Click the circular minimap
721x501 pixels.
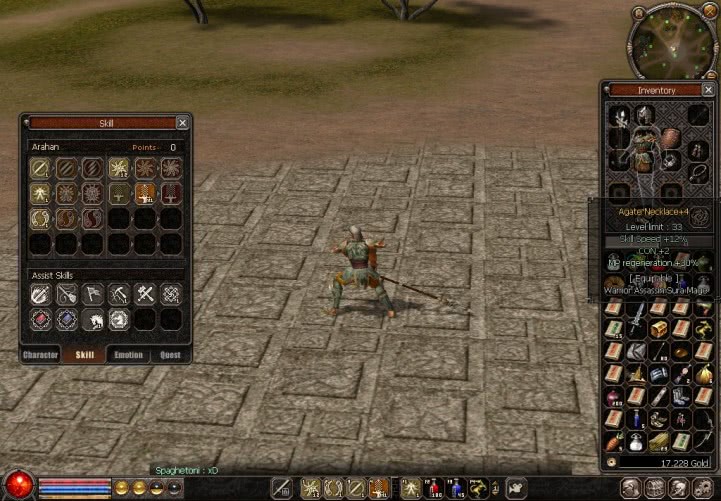(672, 41)
